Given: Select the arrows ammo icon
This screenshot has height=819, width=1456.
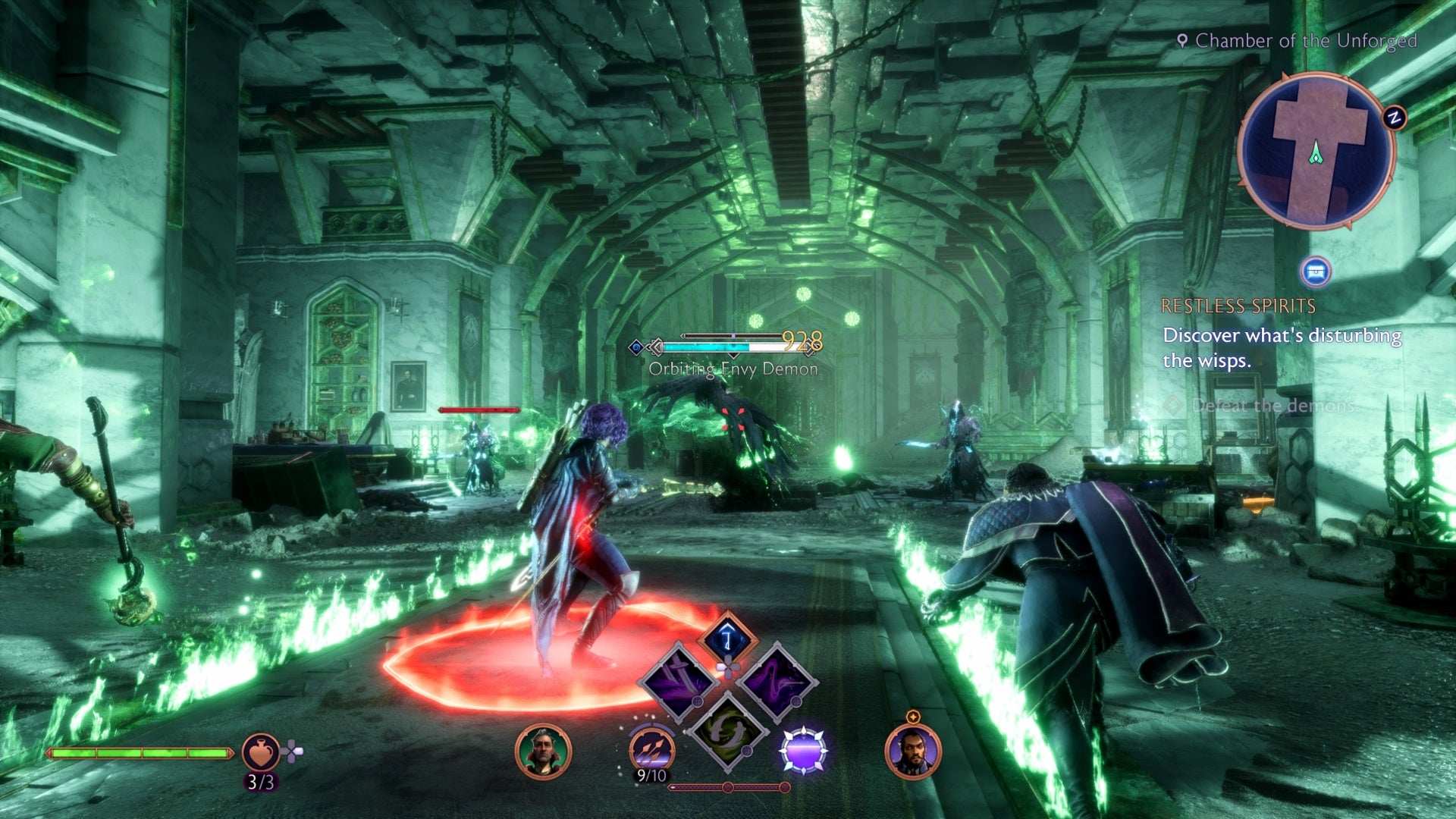Looking at the screenshot, I should pos(651,748).
